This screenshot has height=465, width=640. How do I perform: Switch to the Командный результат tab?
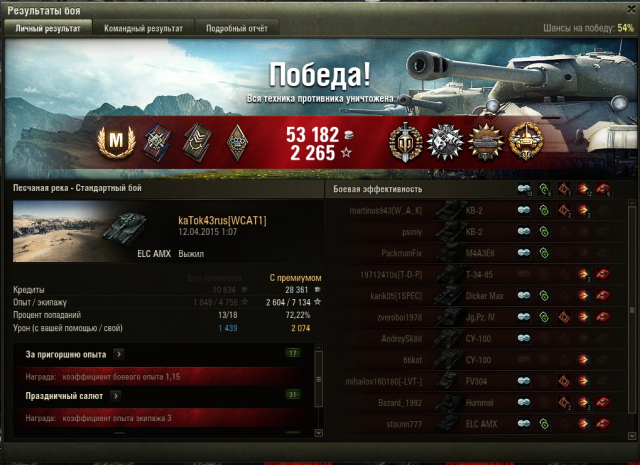pos(143,29)
